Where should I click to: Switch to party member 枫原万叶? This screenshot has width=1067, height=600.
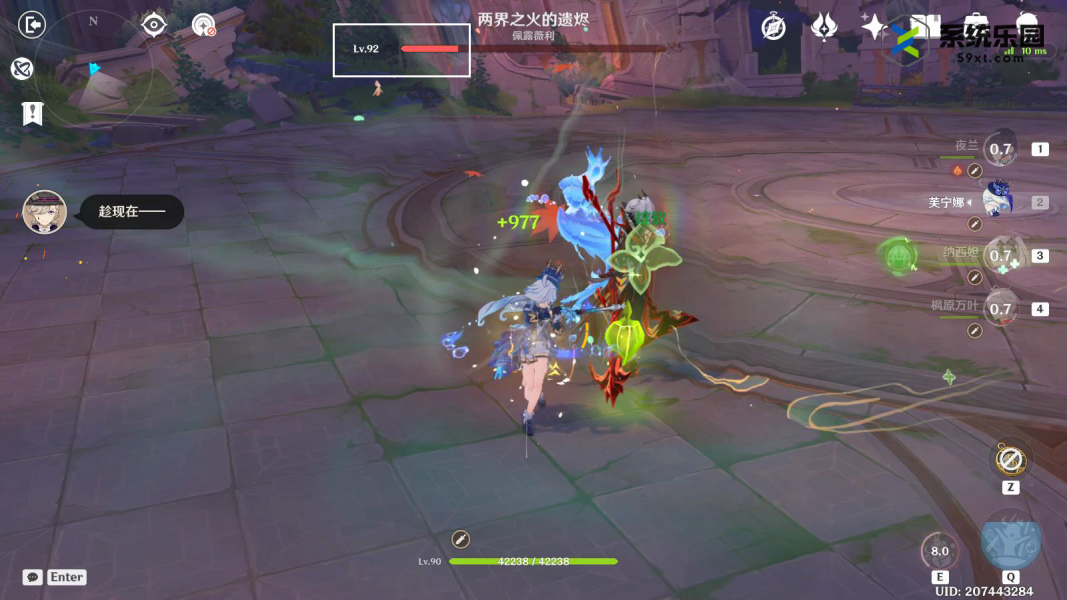pyautogui.click(x=1000, y=309)
